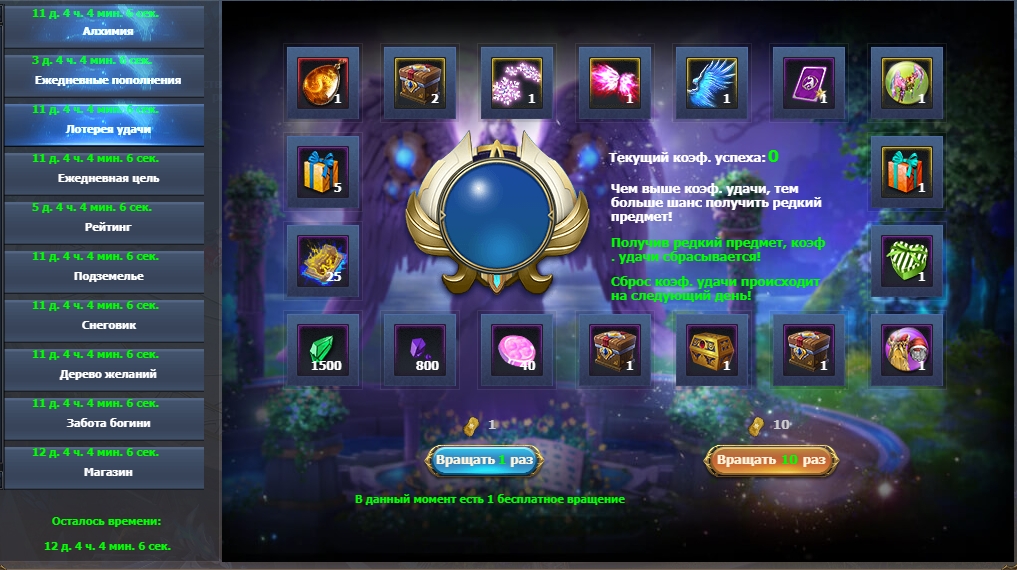The height and width of the screenshot is (570, 1017).
Task: Show the Рейтинг tab
Action: (108, 222)
